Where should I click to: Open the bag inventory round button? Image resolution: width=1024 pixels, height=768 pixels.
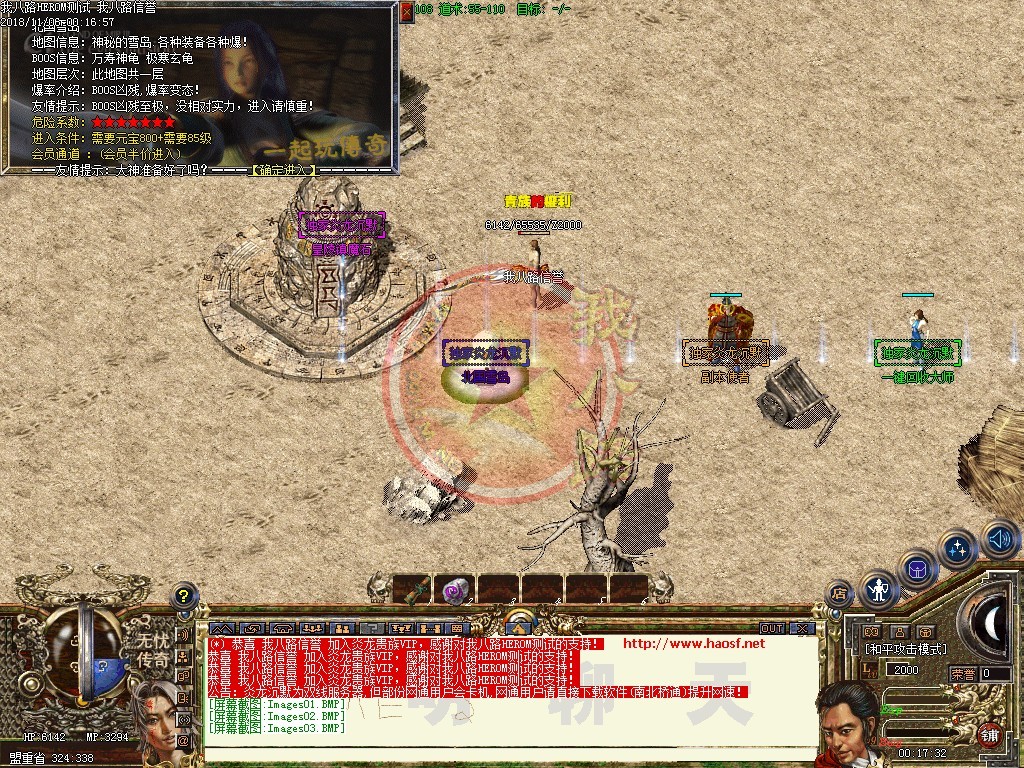917,569
